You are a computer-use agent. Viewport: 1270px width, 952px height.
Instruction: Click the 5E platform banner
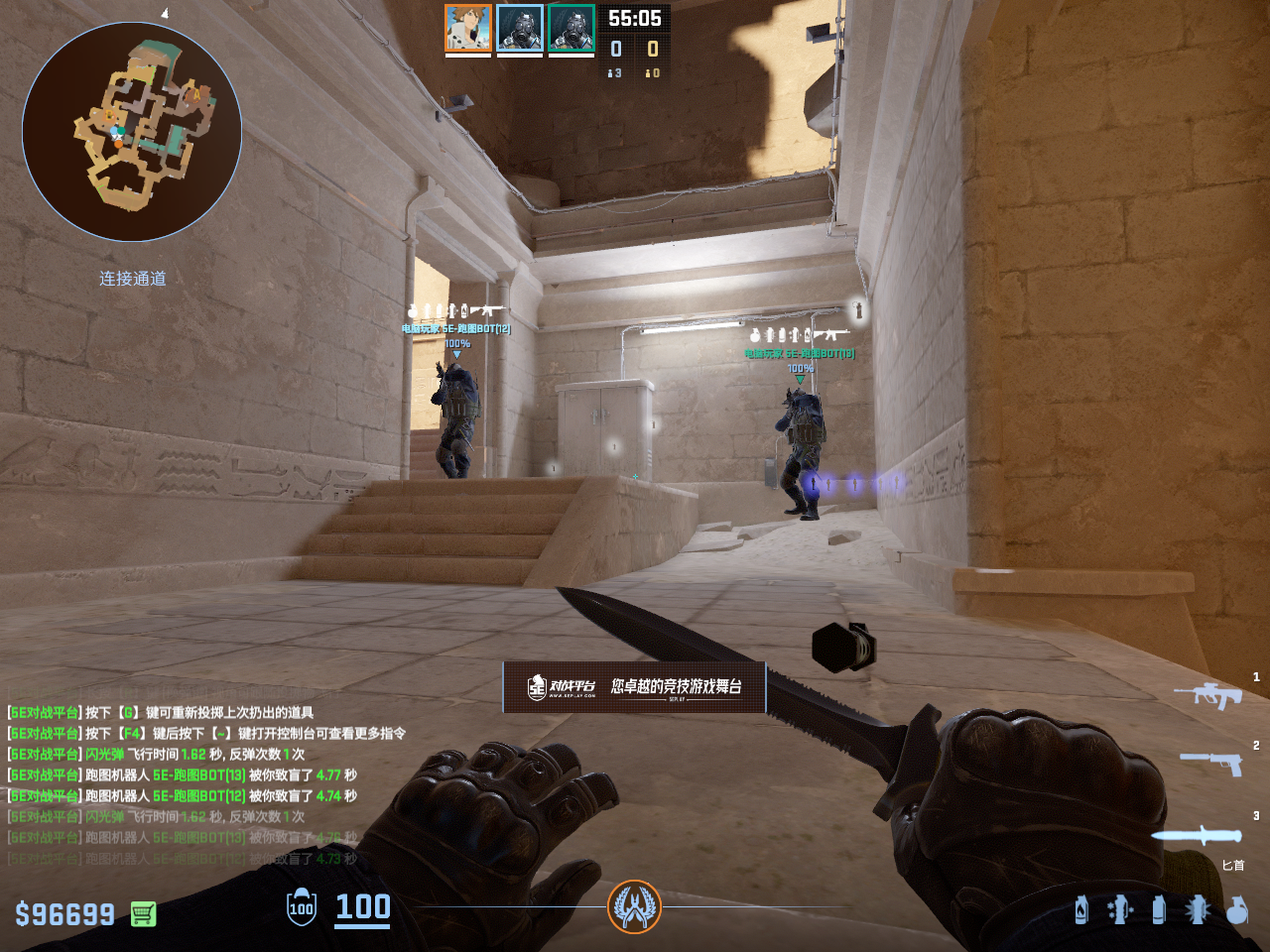point(634,686)
